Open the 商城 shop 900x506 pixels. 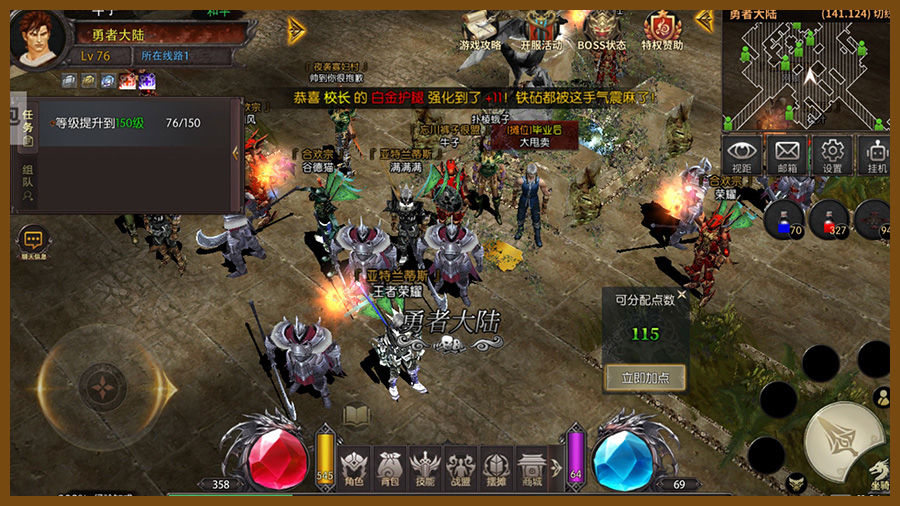532,467
